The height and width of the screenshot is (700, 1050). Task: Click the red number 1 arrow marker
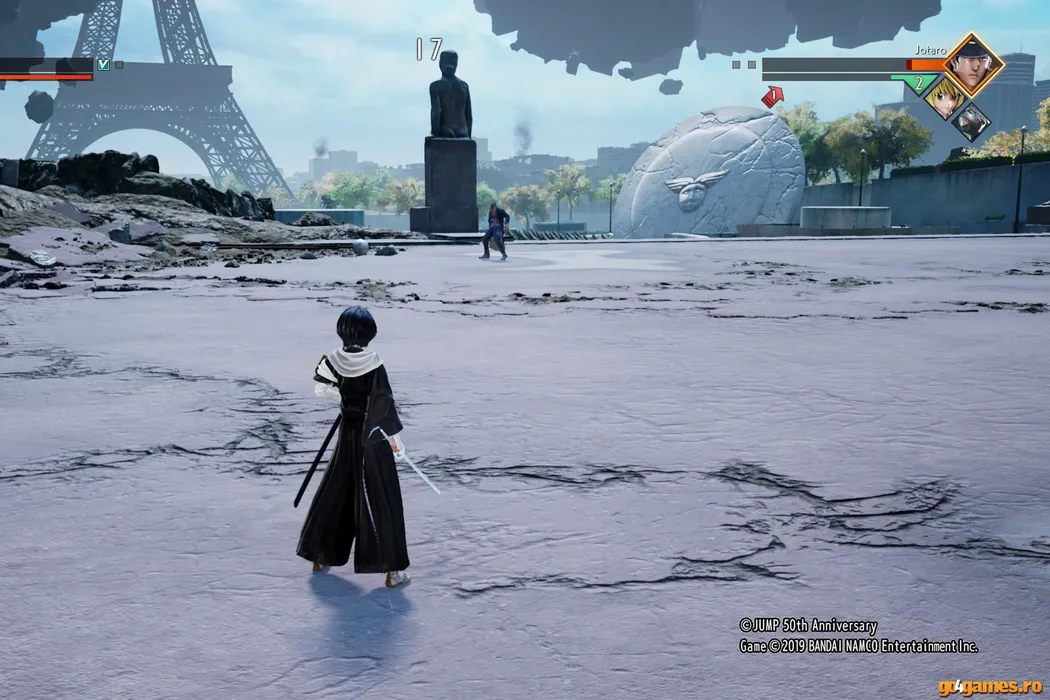click(772, 96)
